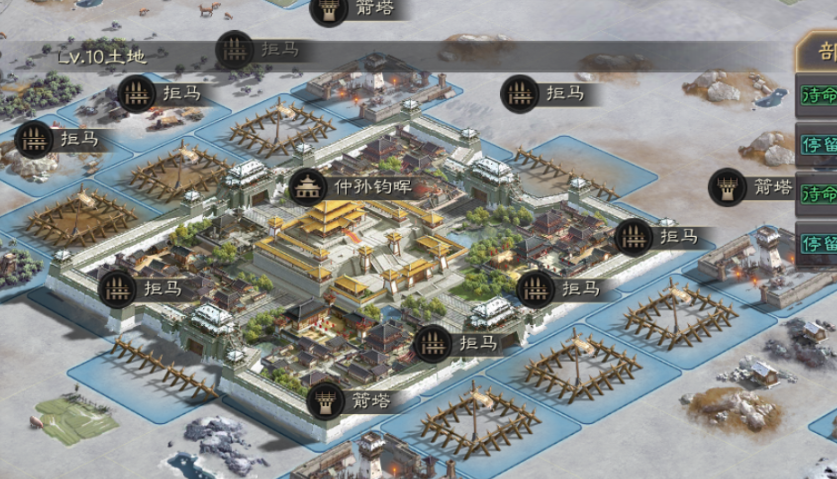Select the Lv.10土地 land label
The height and width of the screenshot is (479, 837).
(x=101, y=57)
